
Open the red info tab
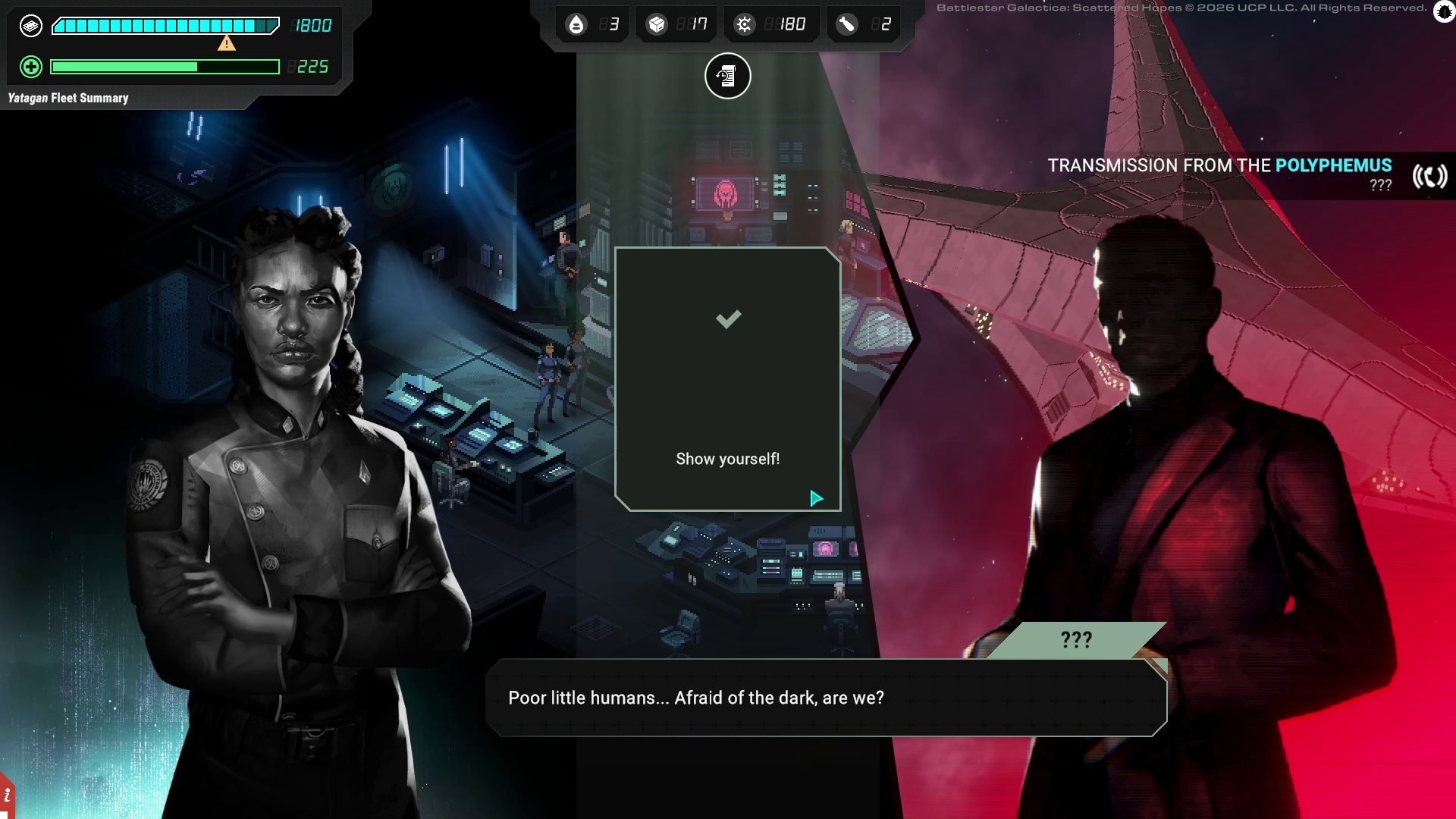[7, 796]
